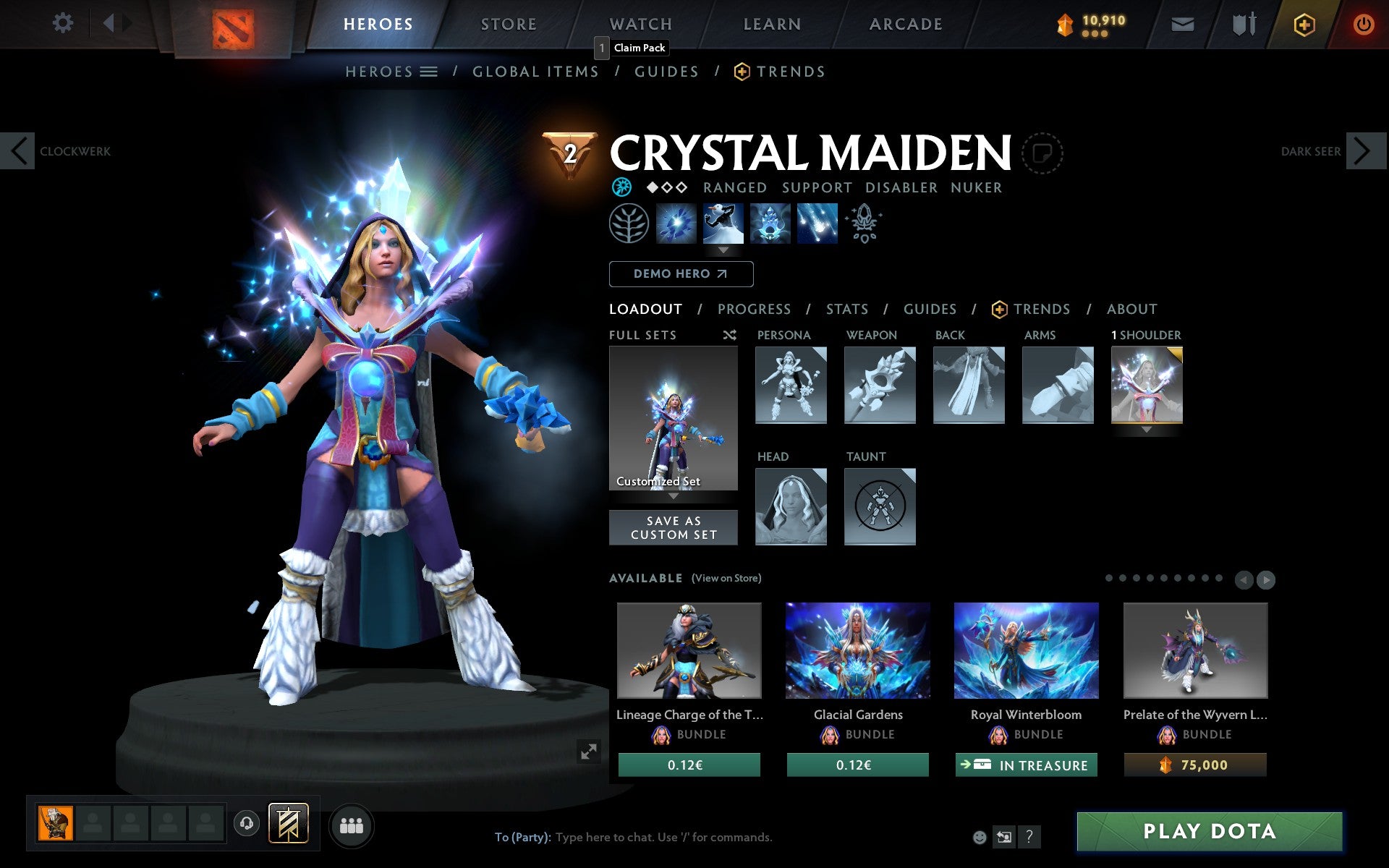The image size is (1389, 868).
Task: Select the Glacial Gardens bundle thumbnail
Action: point(857,651)
